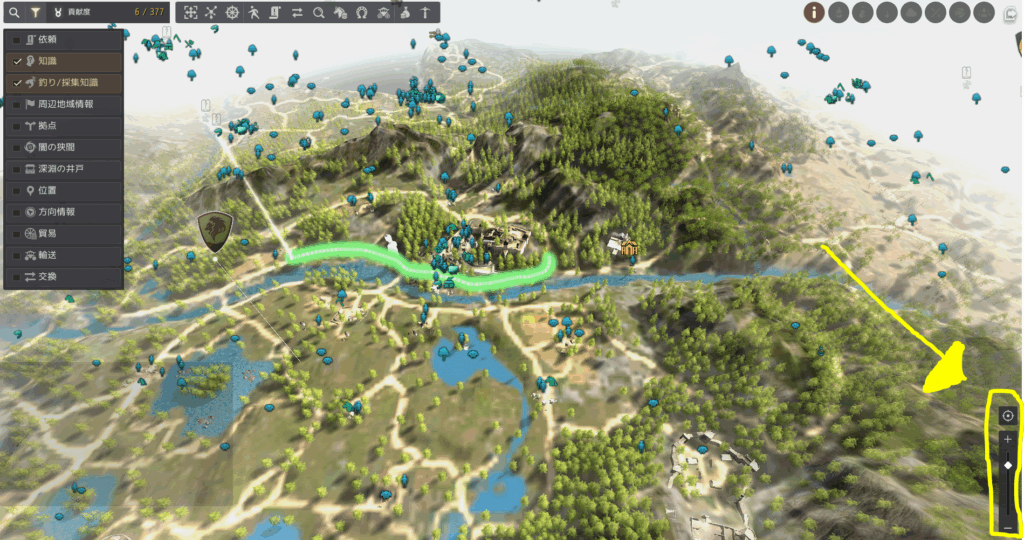Open the brown info button
This screenshot has height=540, width=1024.
click(815, 13)
